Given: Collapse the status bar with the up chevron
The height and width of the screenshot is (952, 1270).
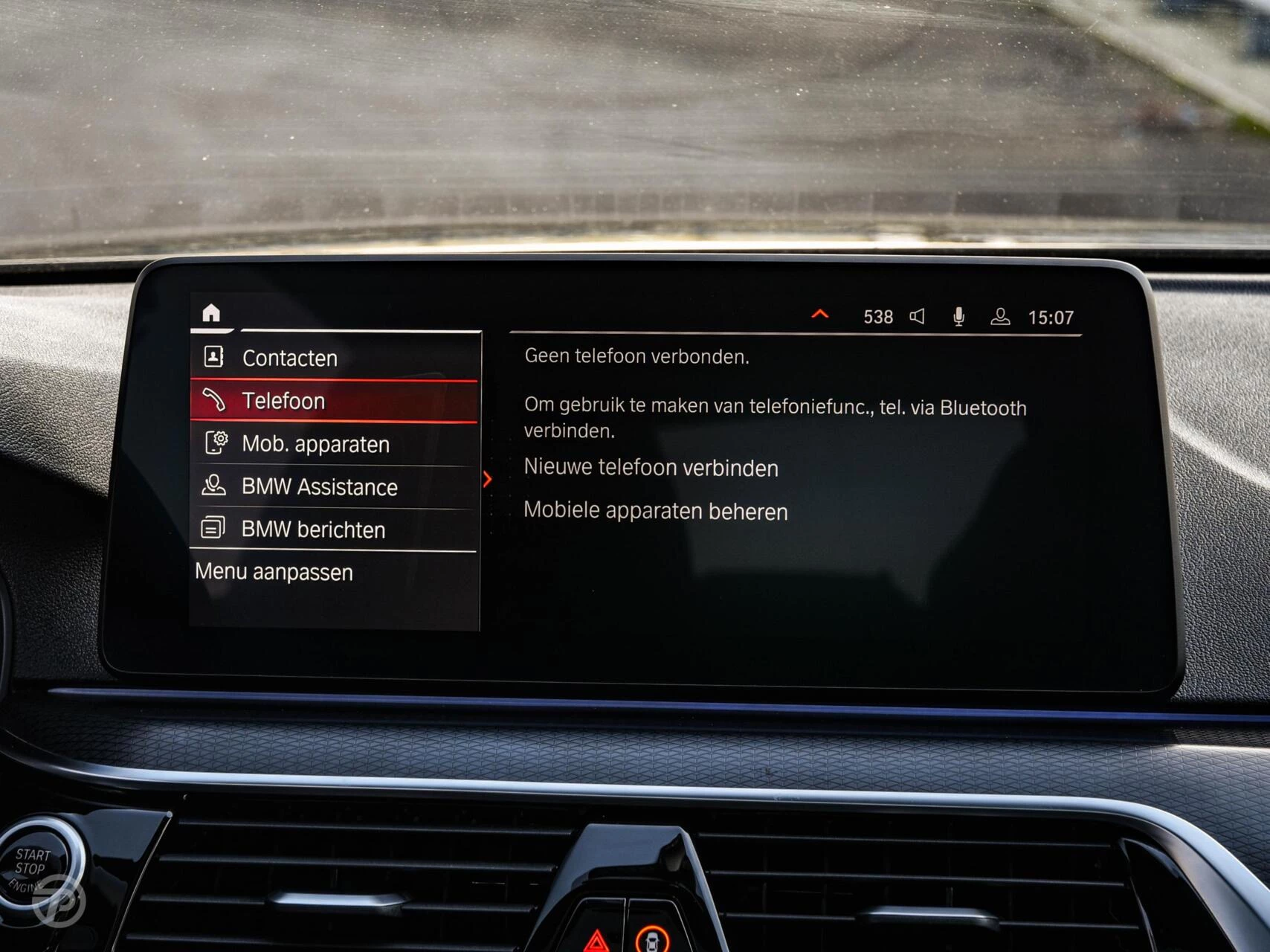Looking at the screenshot, I should tap(821, 315).
